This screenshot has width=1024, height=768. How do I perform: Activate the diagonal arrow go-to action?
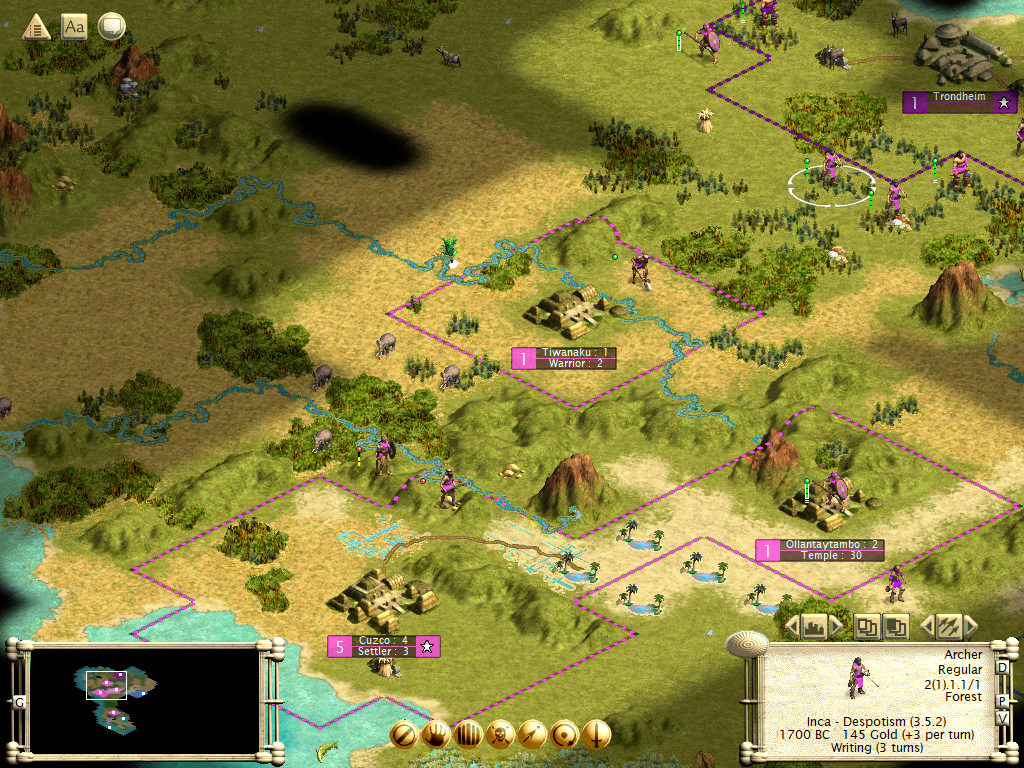click(532, 735)
